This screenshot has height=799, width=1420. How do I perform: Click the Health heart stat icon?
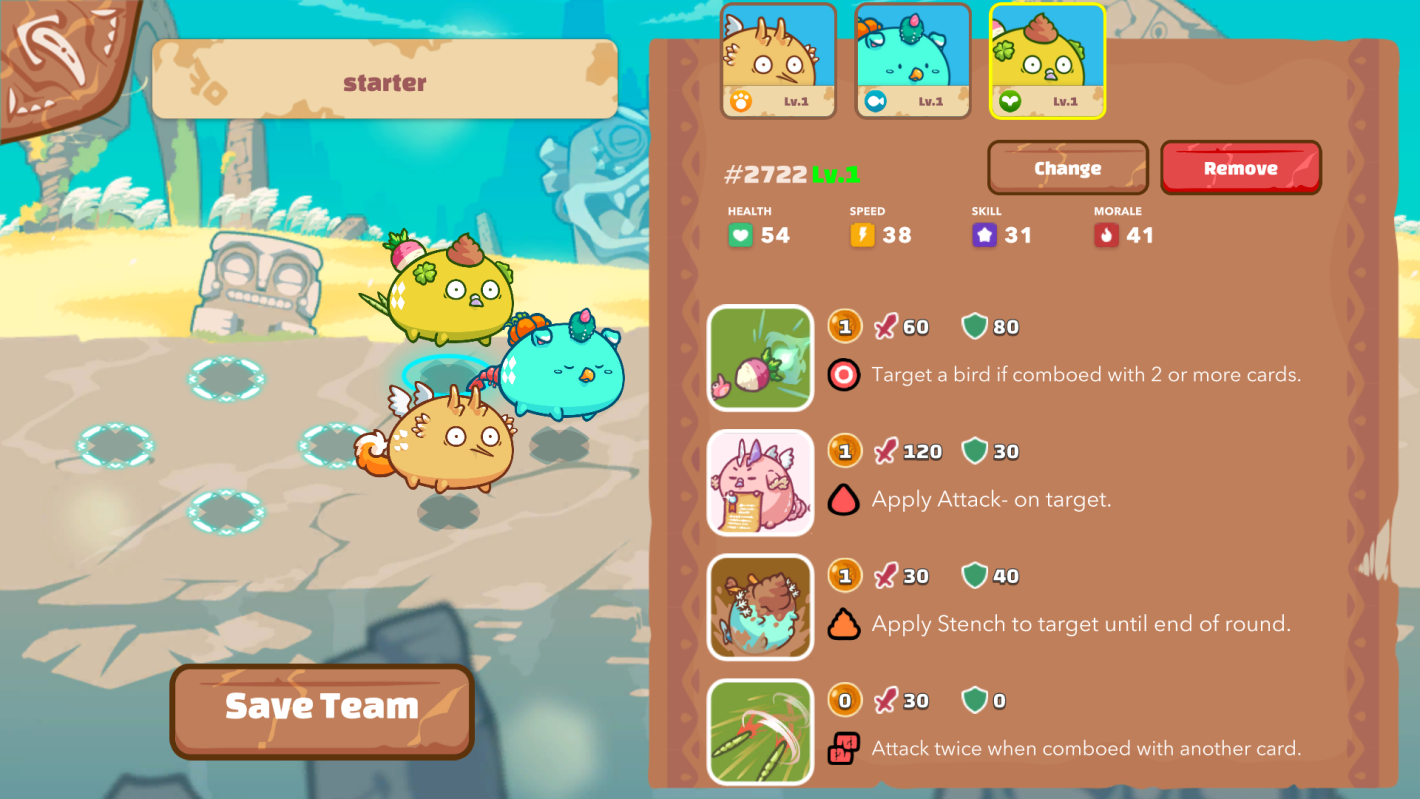coord(740,235)
